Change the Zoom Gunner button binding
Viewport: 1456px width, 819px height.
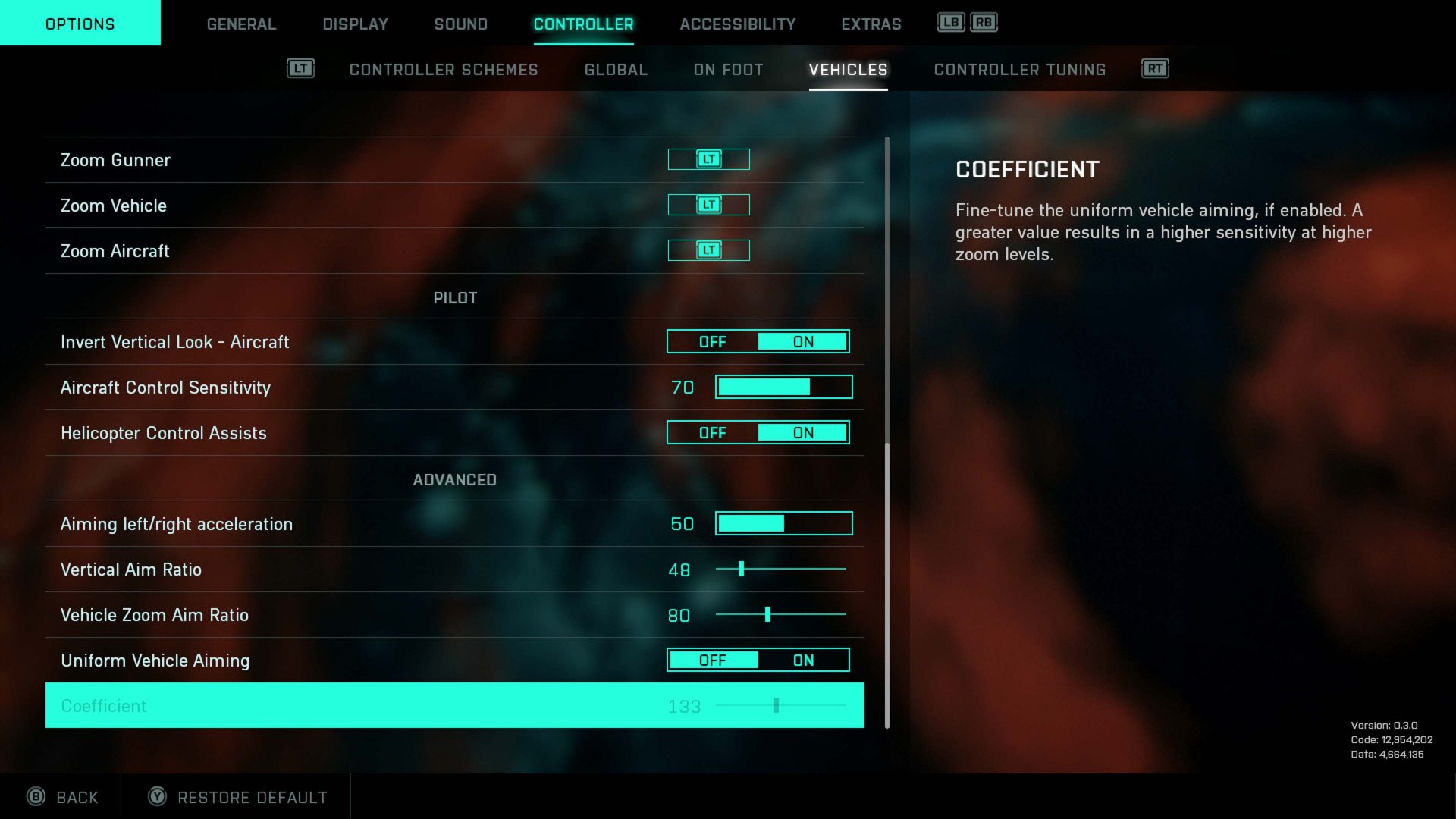click(x=708, y=159)
